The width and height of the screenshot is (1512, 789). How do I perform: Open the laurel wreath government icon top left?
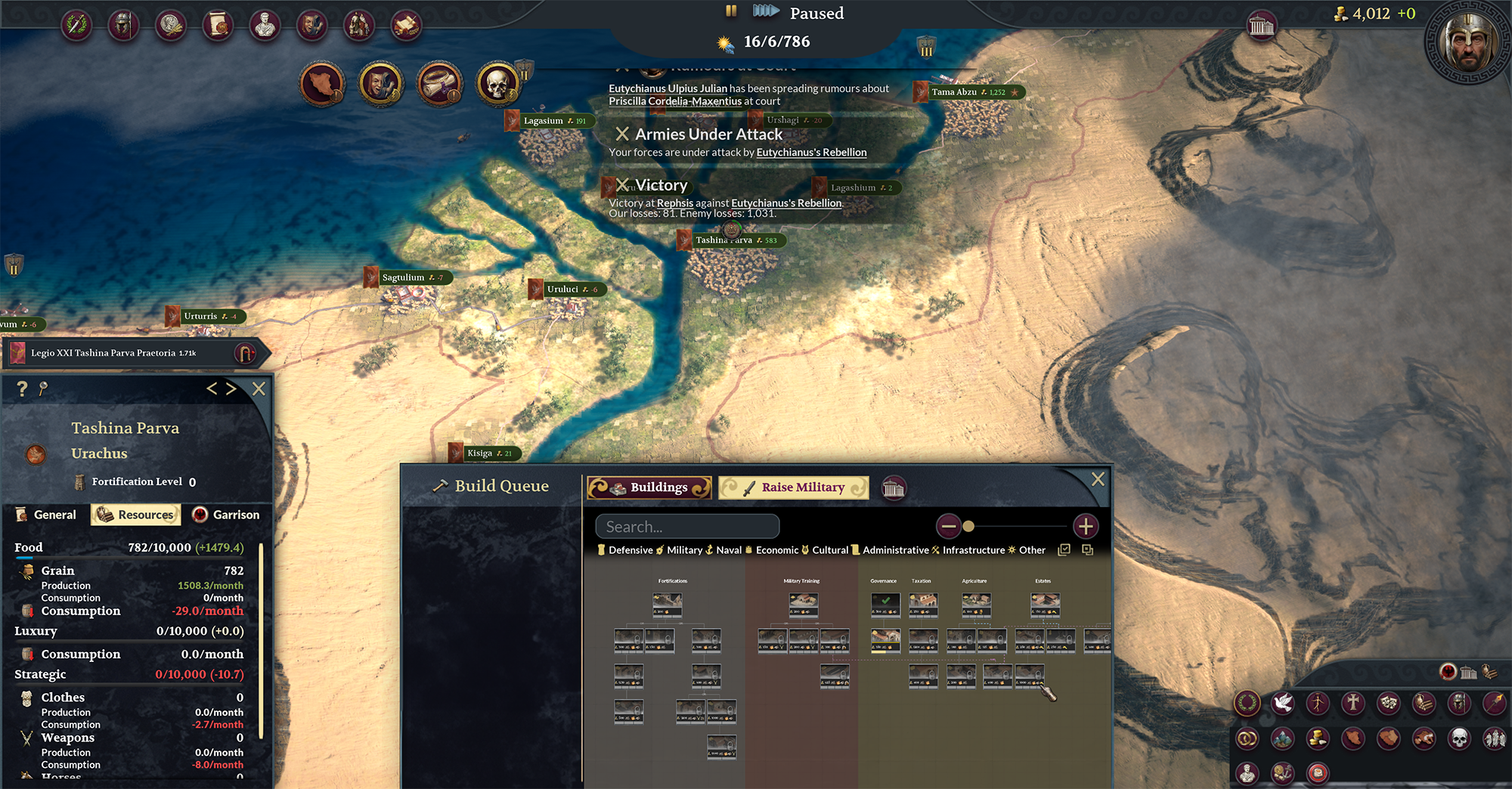click(x=76, y=25)
